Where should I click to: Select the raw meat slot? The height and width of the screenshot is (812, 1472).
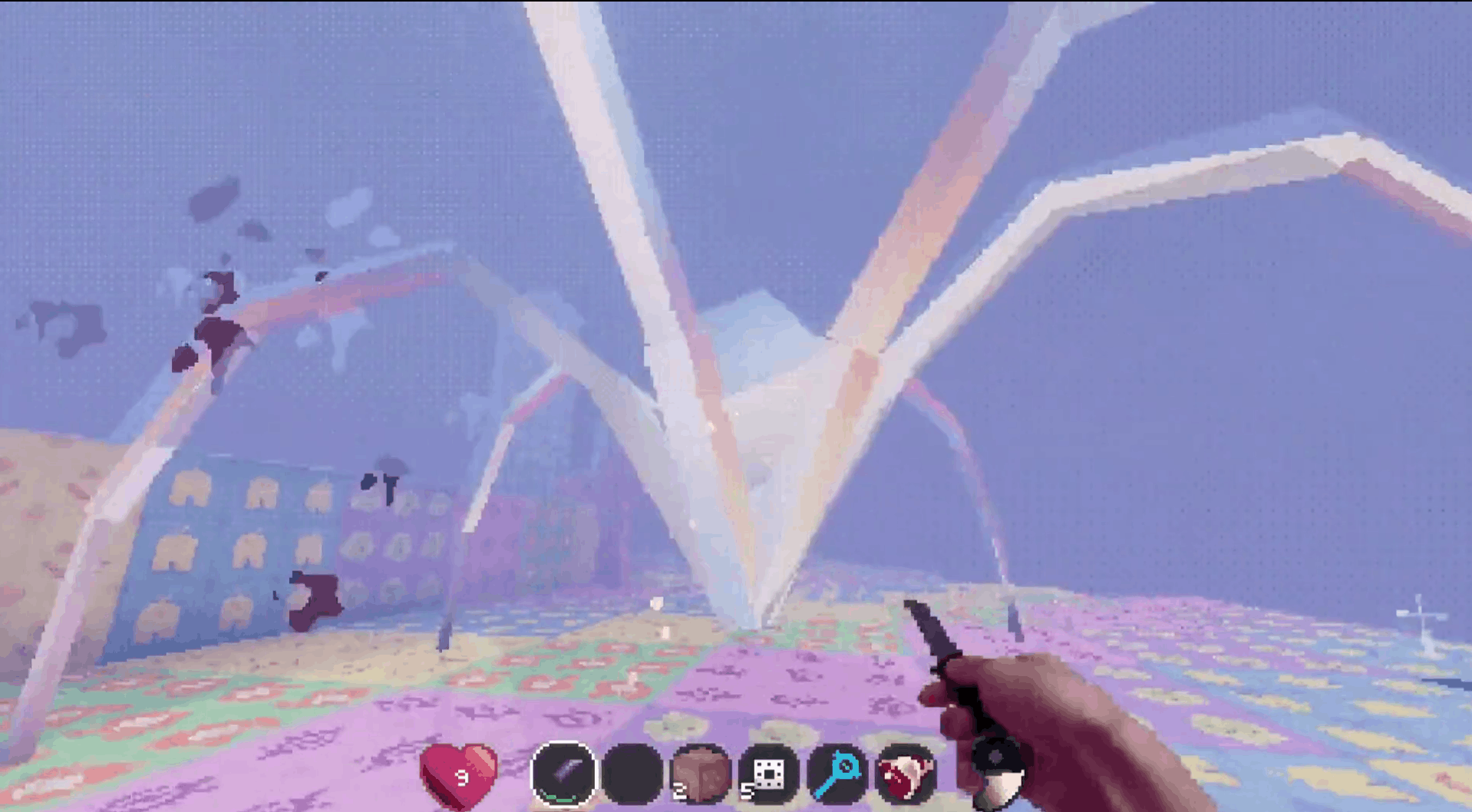906,774
